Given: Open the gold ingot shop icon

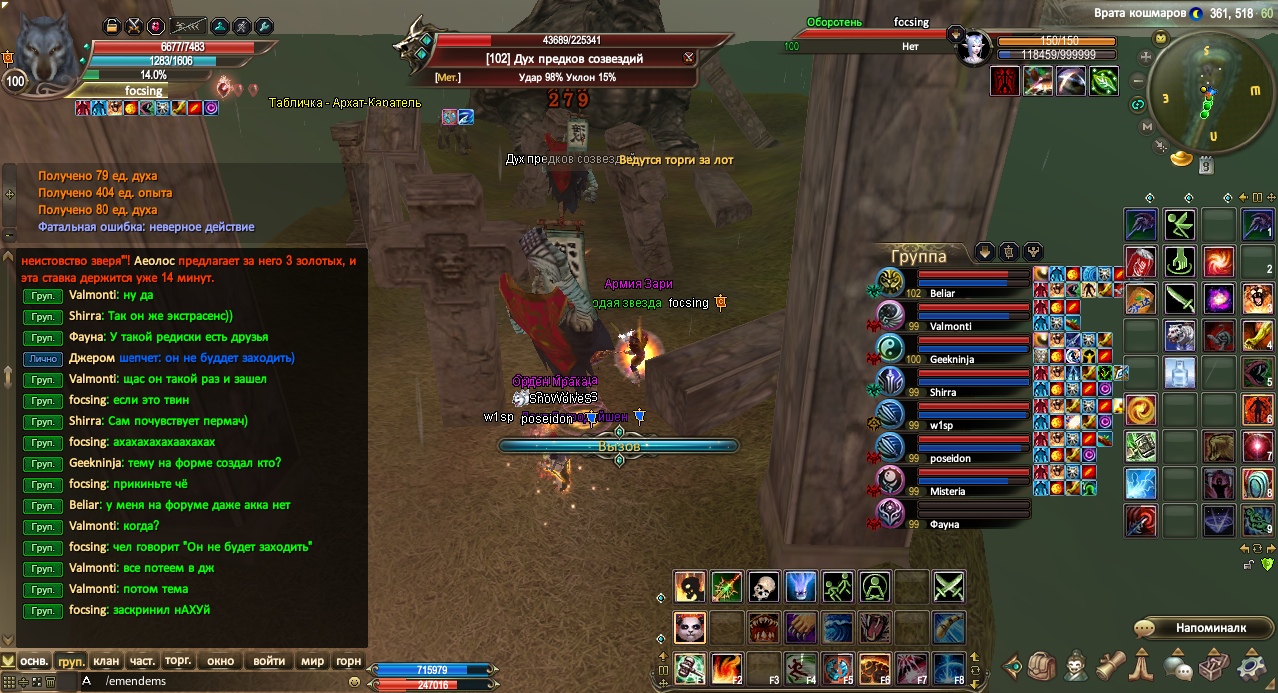Looking at the screenshot, I should point(1183,159).
